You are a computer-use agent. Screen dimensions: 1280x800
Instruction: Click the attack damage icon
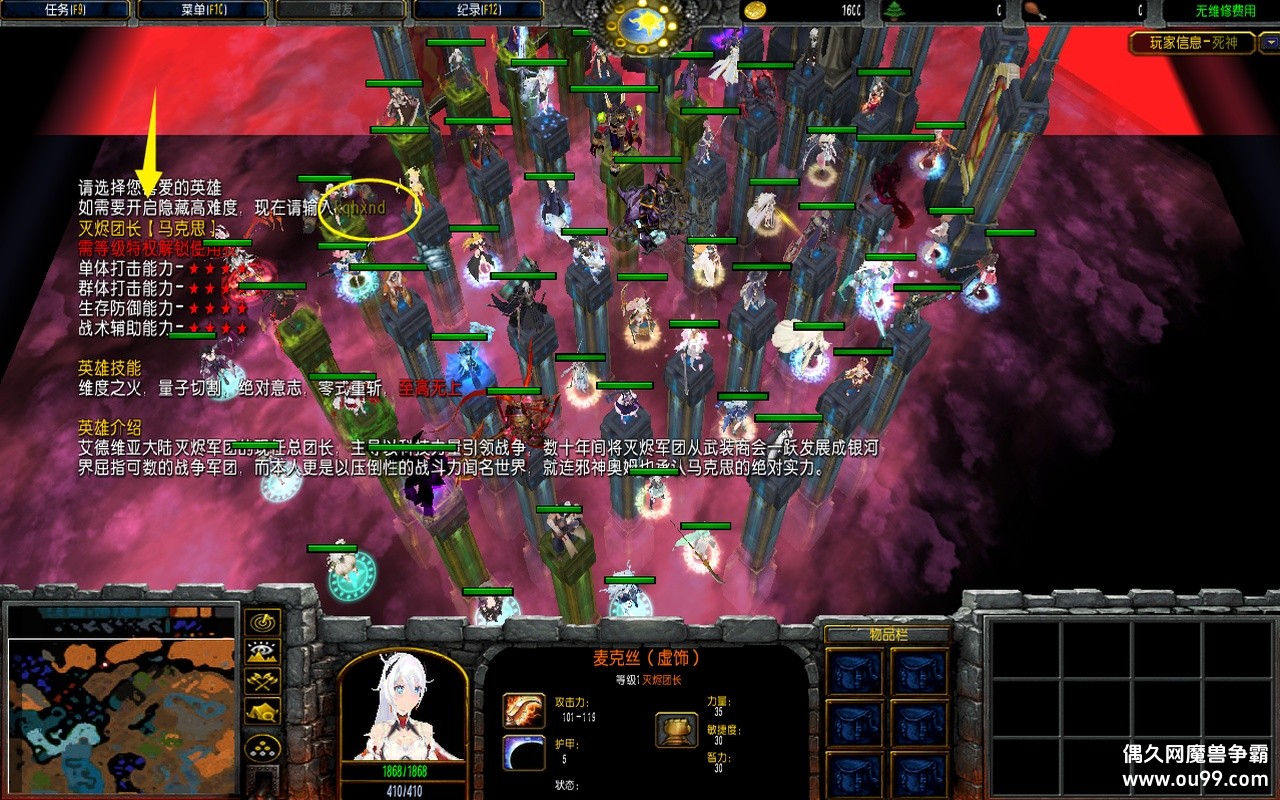[x=523, y=710]
